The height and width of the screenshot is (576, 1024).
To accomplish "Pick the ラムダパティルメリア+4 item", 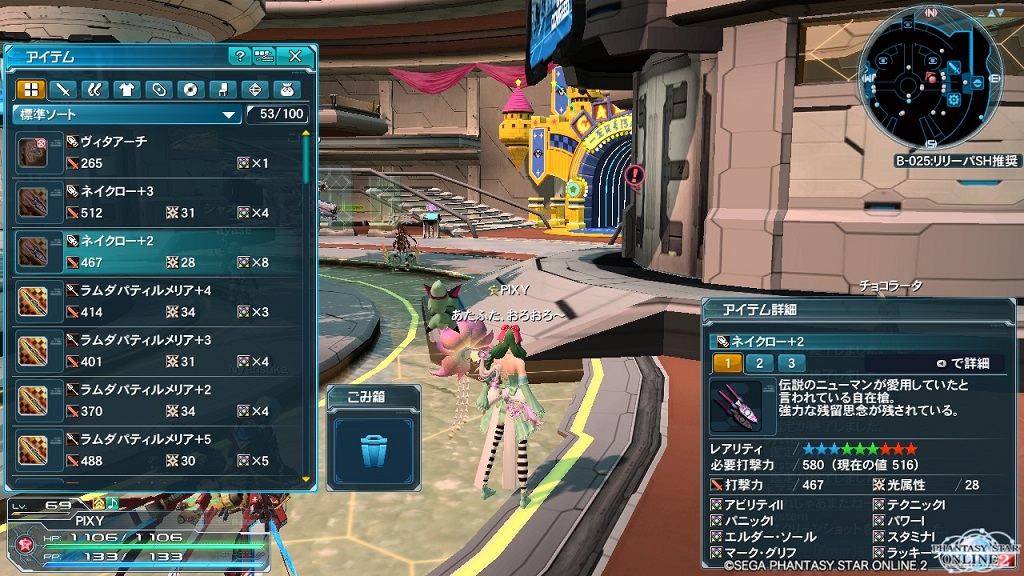I will (x=160, y=300).
